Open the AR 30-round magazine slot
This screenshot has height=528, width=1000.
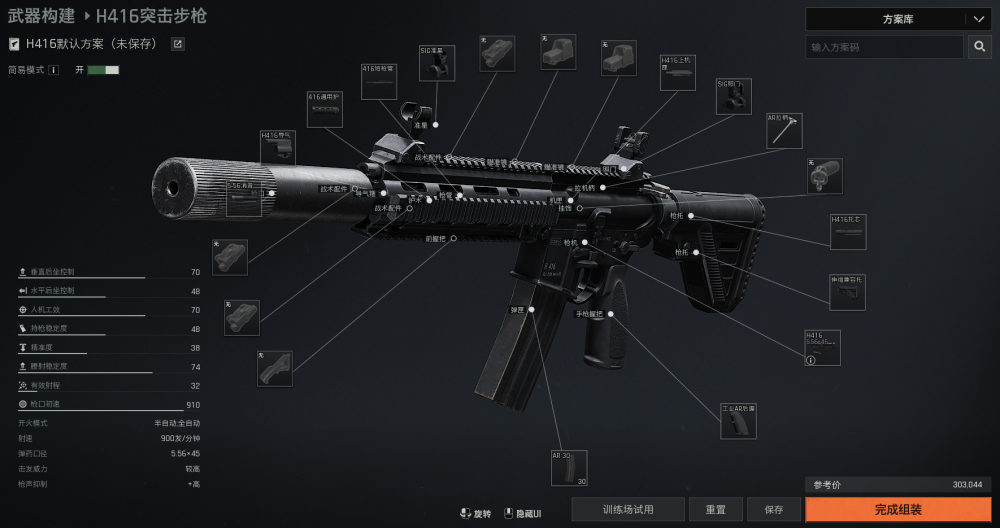point(569,468)
